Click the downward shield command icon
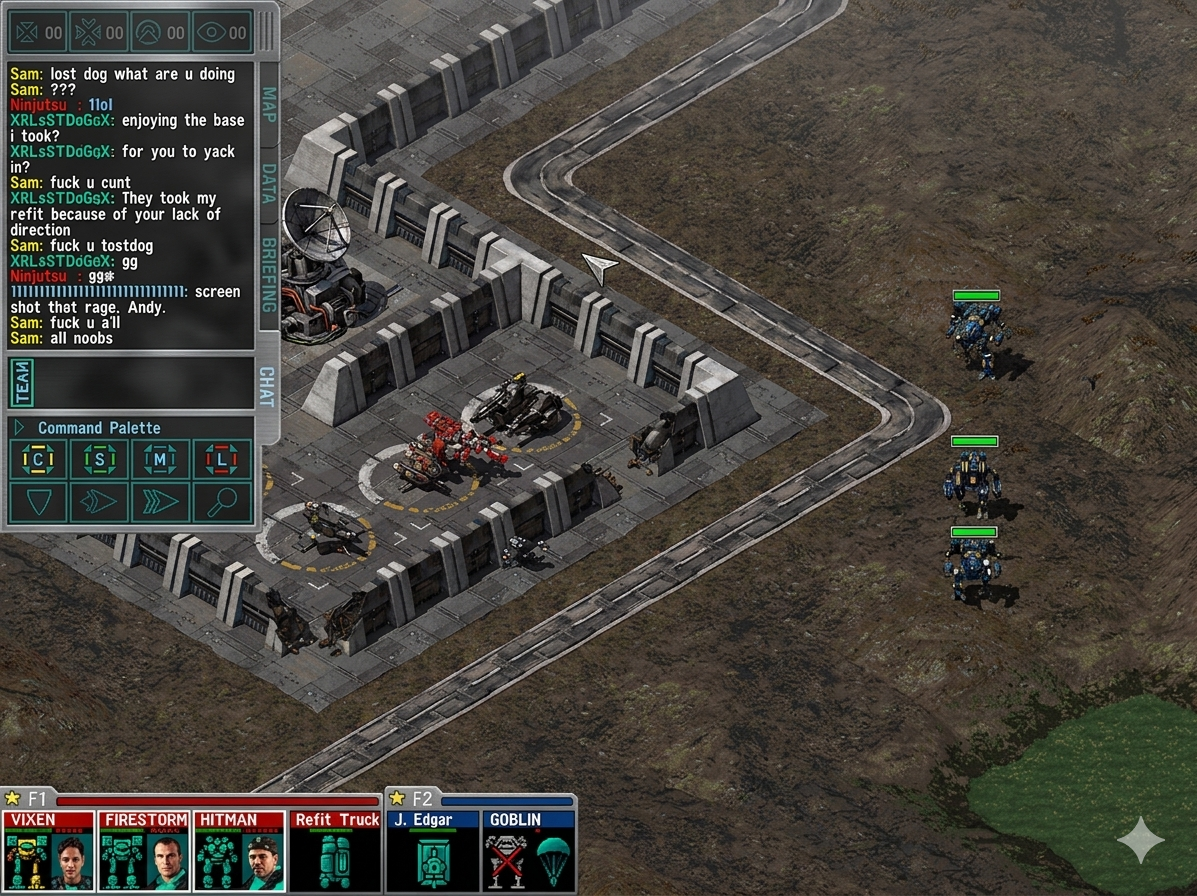1197x896 pixels. coord(38,502)
